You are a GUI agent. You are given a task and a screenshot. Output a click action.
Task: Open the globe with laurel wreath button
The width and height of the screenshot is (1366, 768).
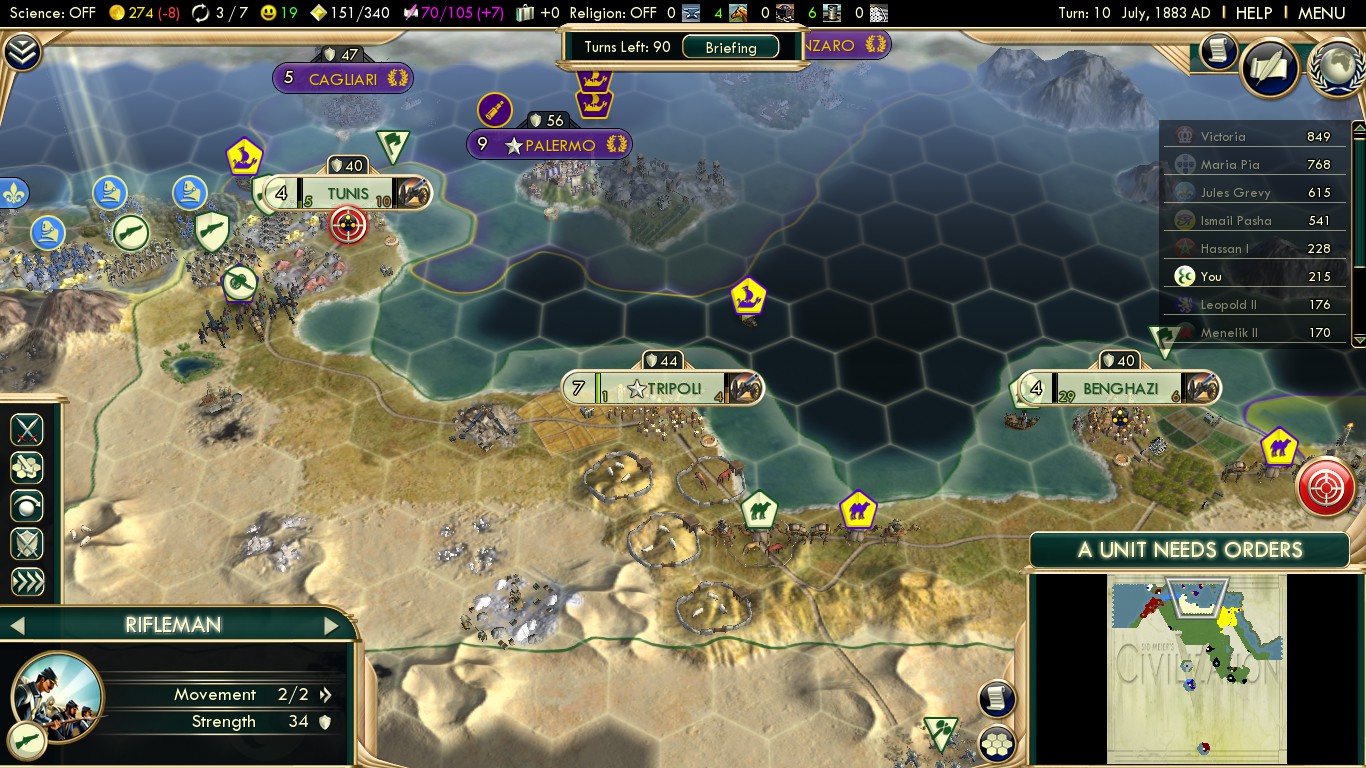pos(1336,68)
